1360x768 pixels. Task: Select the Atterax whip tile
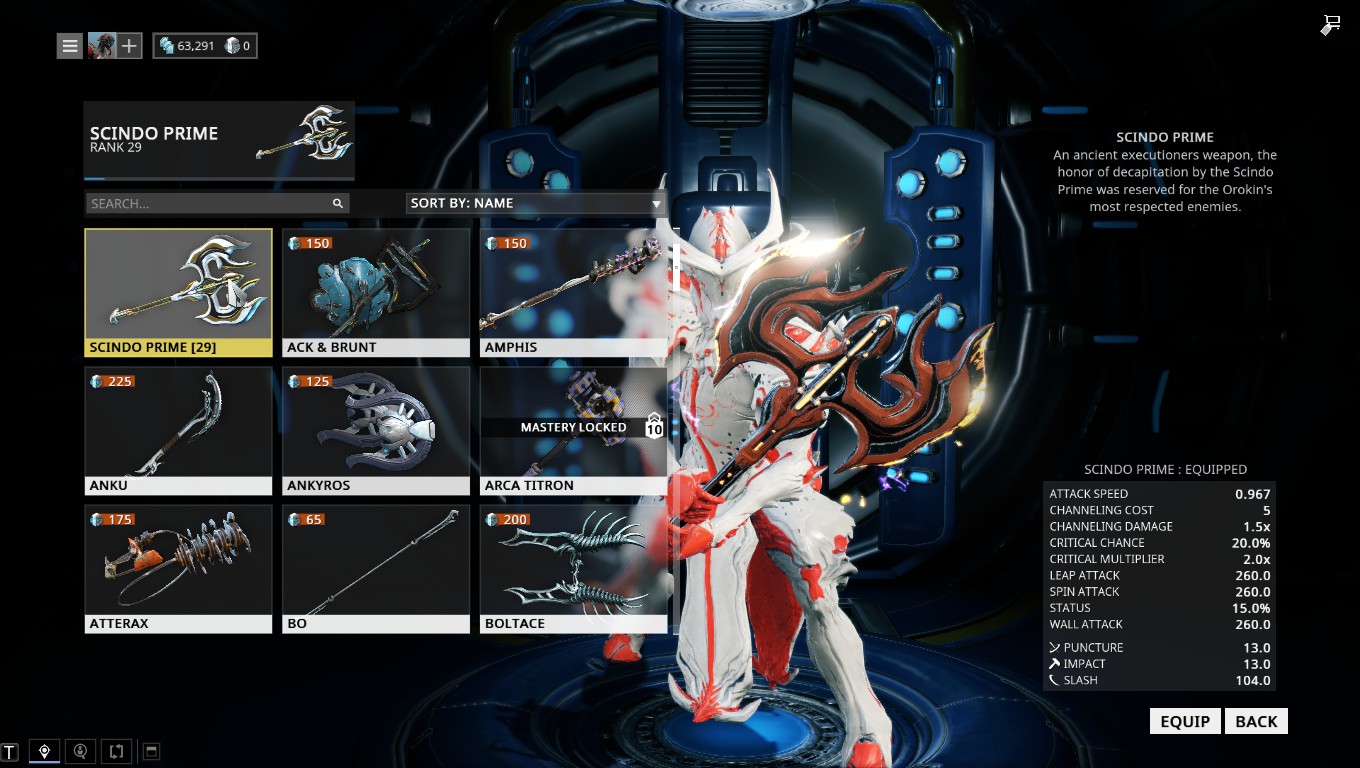[178, 568]
